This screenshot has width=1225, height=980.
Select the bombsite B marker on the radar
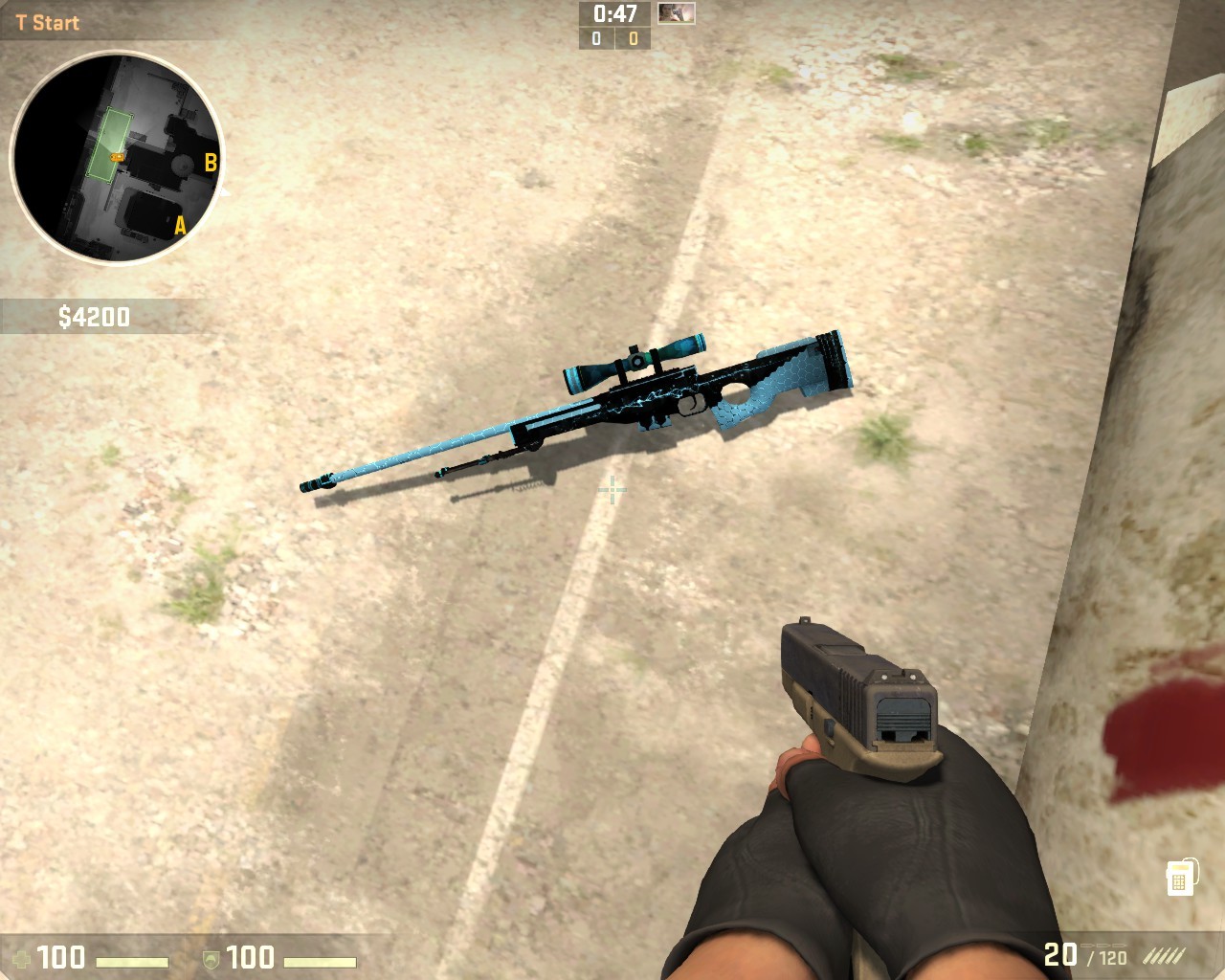[210, 161]
